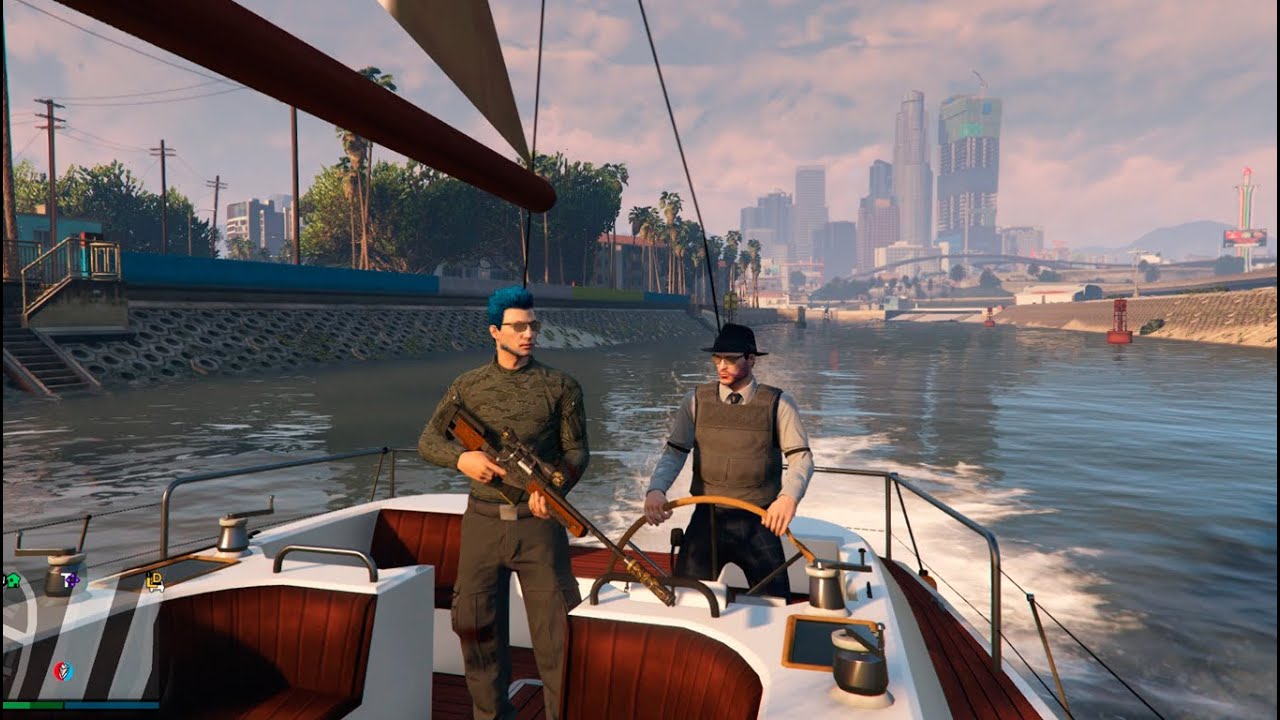Click the green house blip on minimap

click(x=12, y=580)
